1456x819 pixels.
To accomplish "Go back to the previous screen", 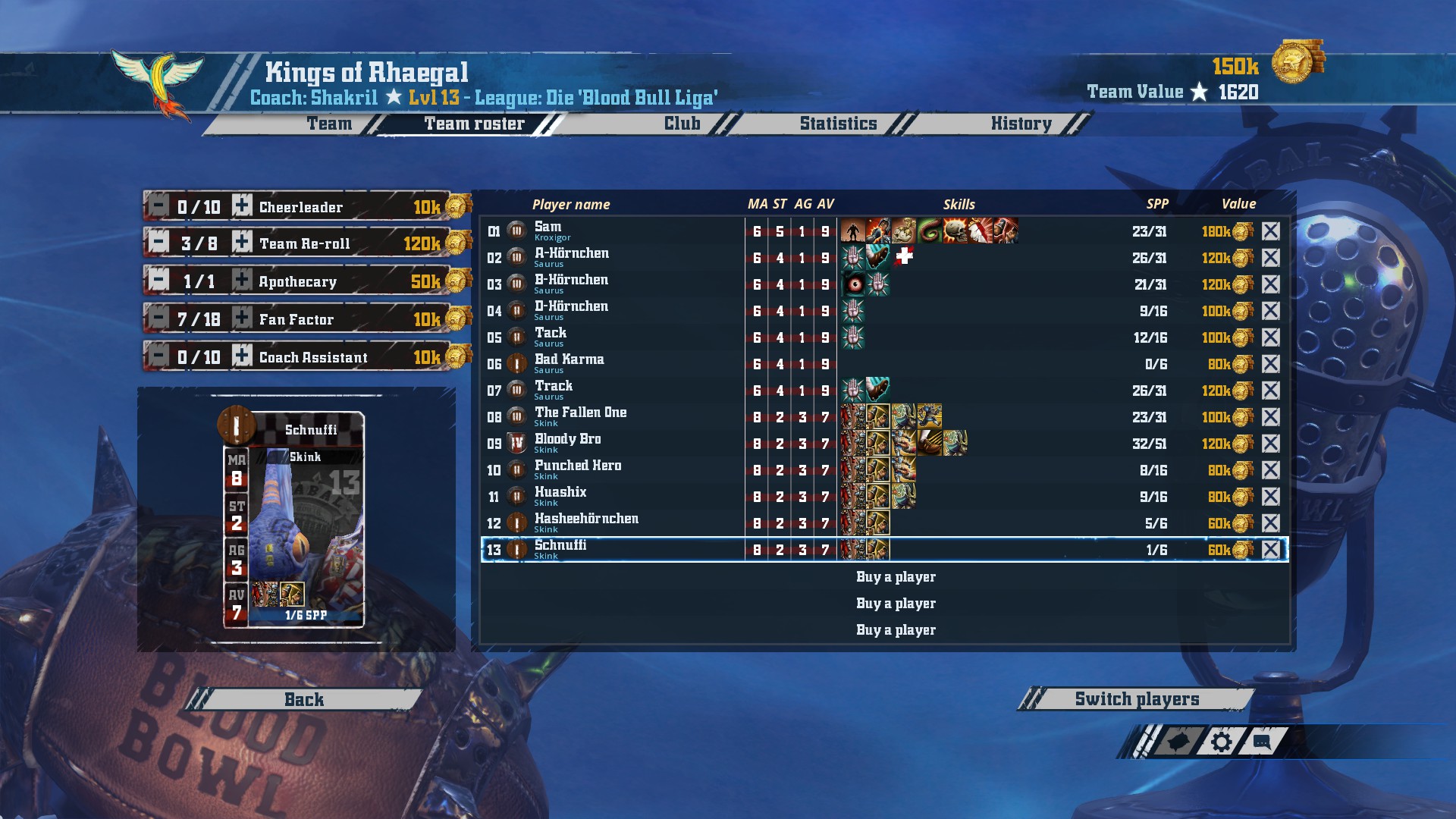I will tap(304, 699).
